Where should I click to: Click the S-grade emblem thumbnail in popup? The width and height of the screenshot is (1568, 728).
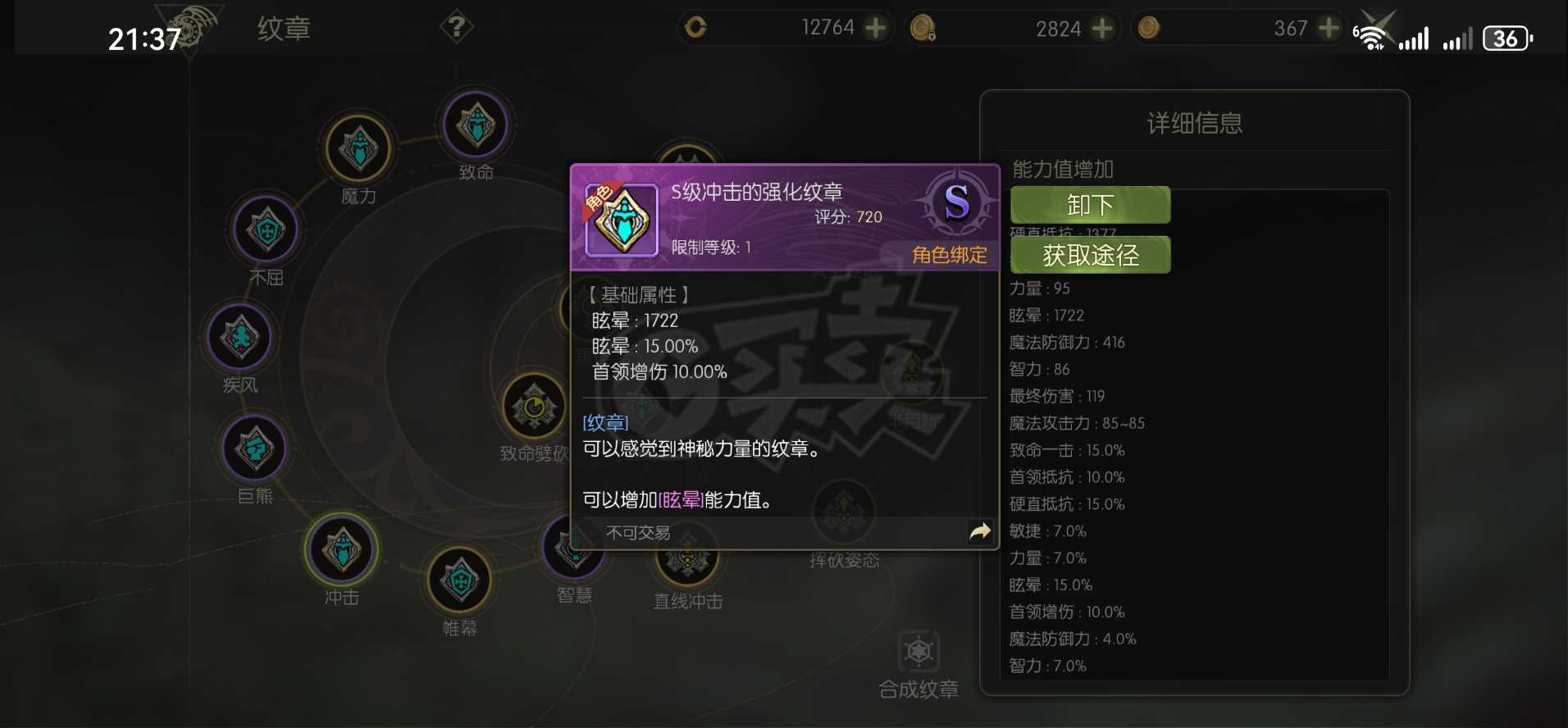pos(621,220)
